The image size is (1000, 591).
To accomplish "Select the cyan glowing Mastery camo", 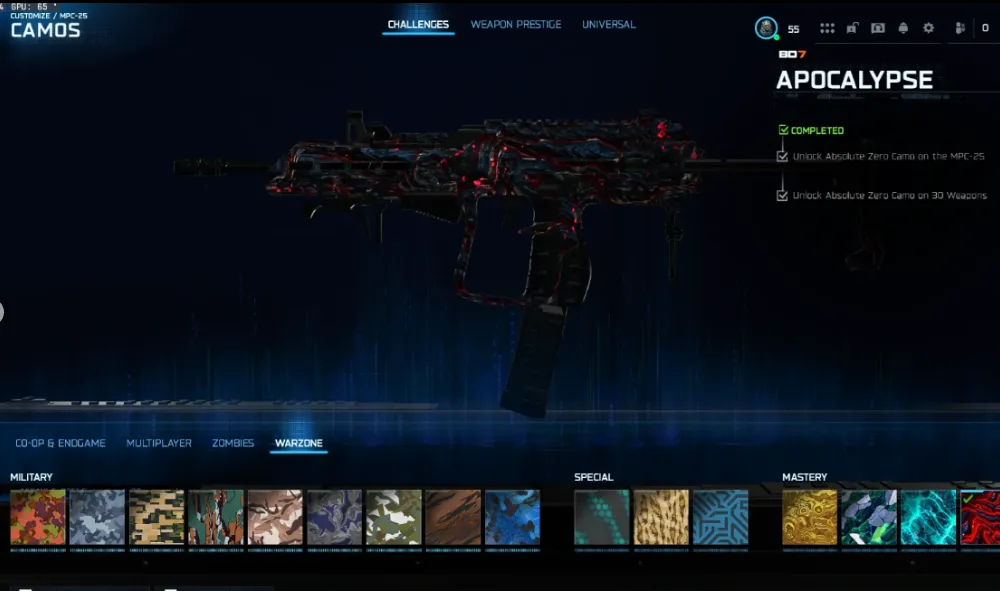I will click(x=928, y=517).
